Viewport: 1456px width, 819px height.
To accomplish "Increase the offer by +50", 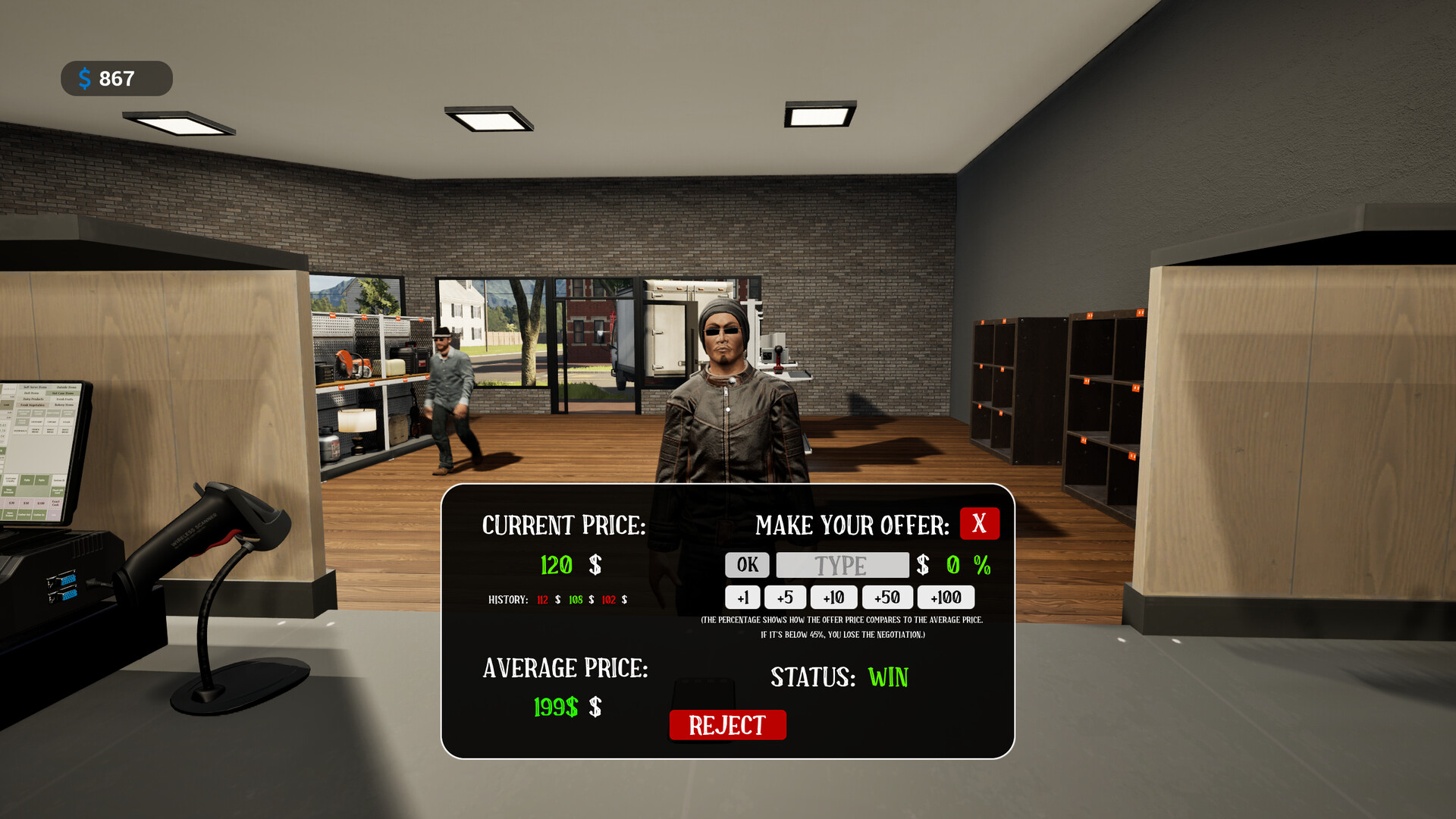I will 887,598.
